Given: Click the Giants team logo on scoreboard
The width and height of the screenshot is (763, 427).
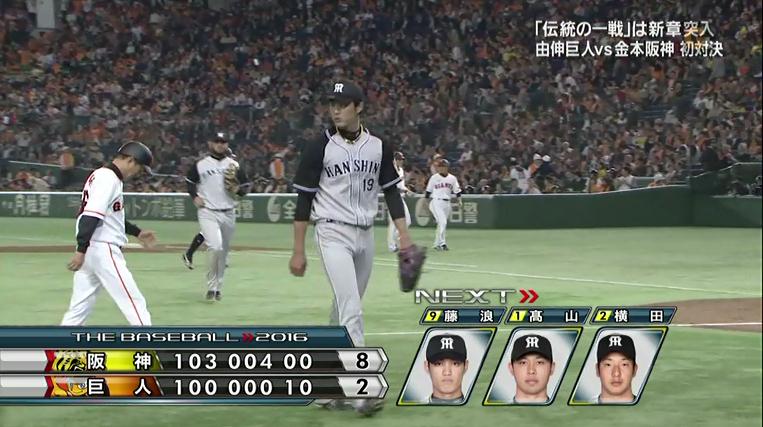Looking at the screenshot, I should [70, 386].
